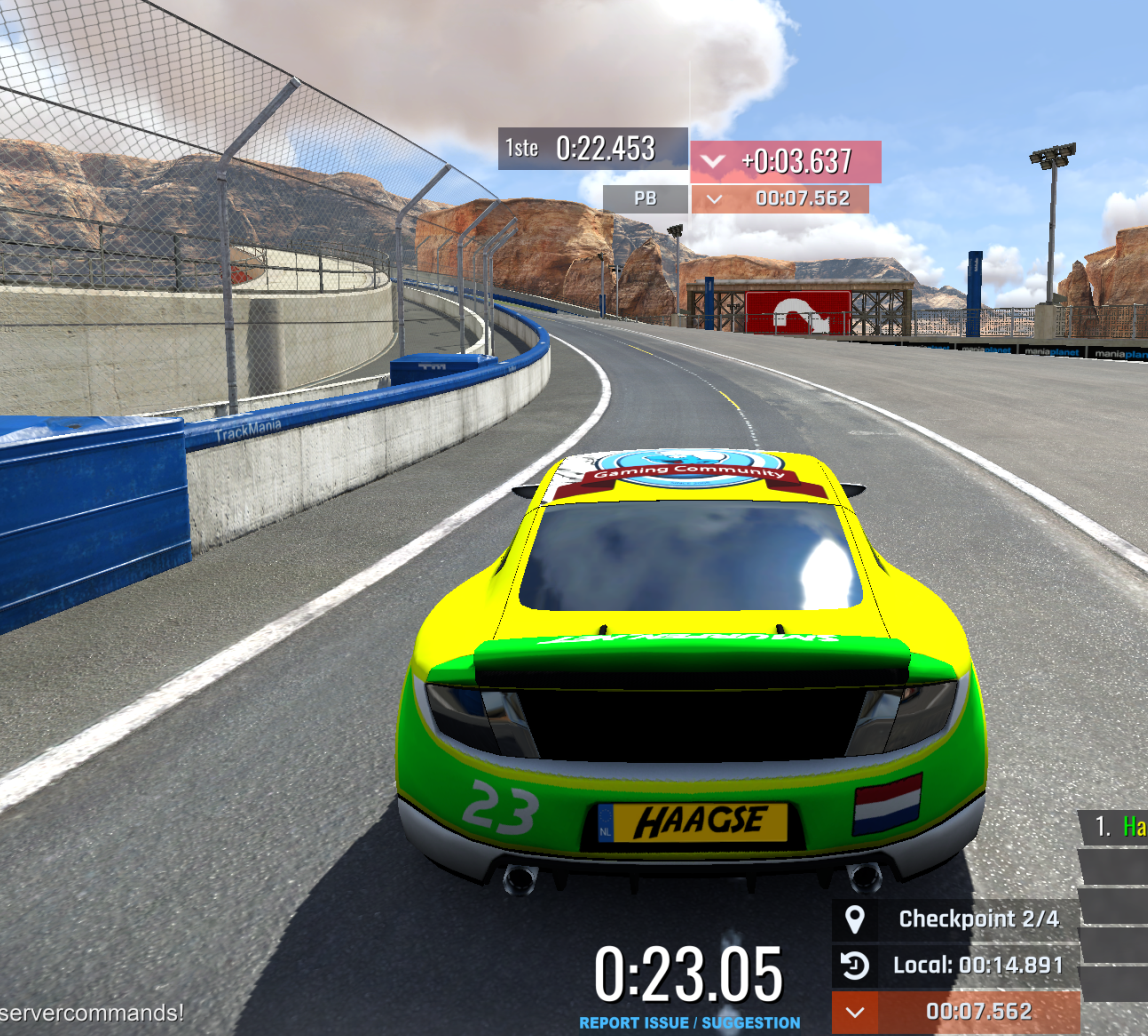The height and width of the screenshot is (1036, 1148).
Task: Open the Local record widget
Action: pos(956,966)
